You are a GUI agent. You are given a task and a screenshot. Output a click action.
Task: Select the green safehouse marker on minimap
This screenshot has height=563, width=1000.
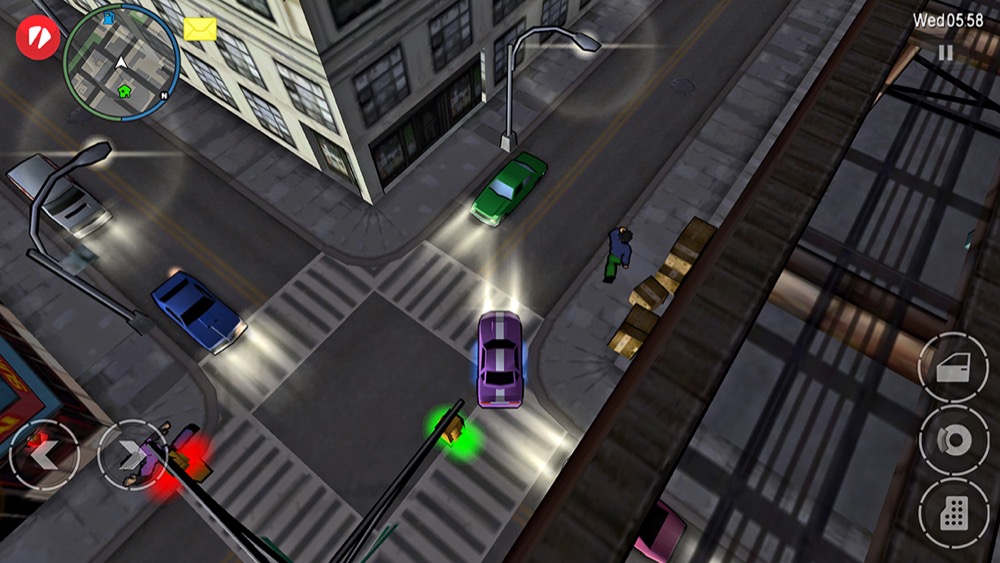click(125, 91)
